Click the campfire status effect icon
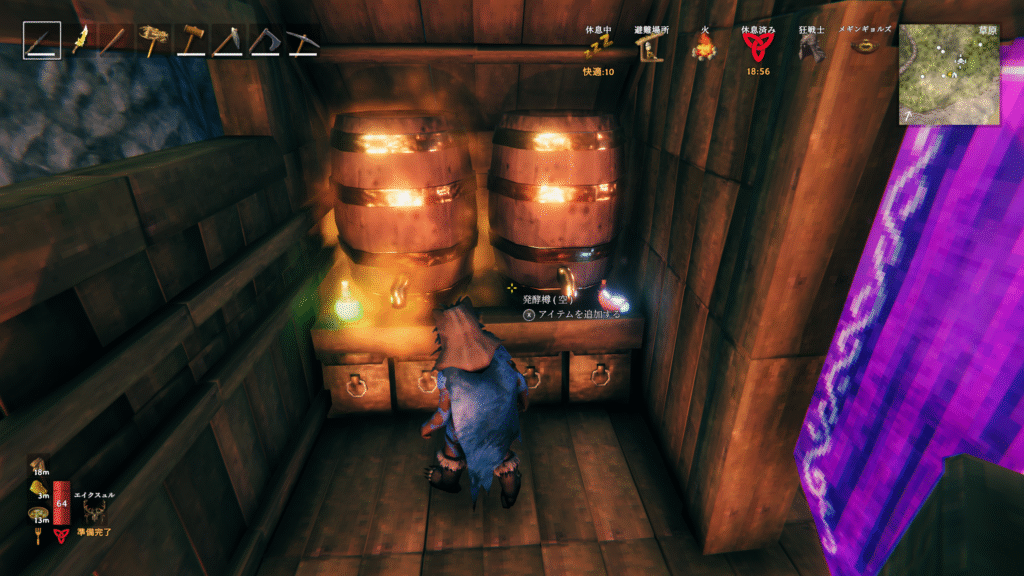 (x=704, y=47)
